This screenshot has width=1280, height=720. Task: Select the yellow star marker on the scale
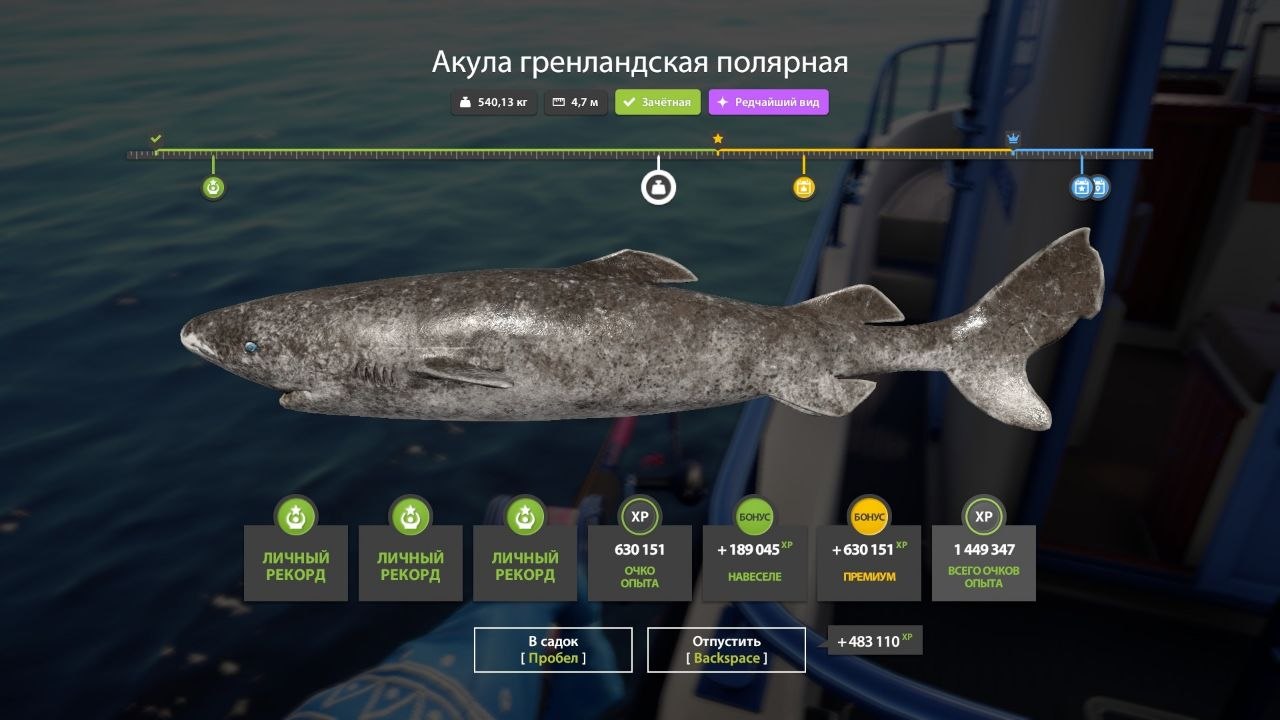(718, 139)
